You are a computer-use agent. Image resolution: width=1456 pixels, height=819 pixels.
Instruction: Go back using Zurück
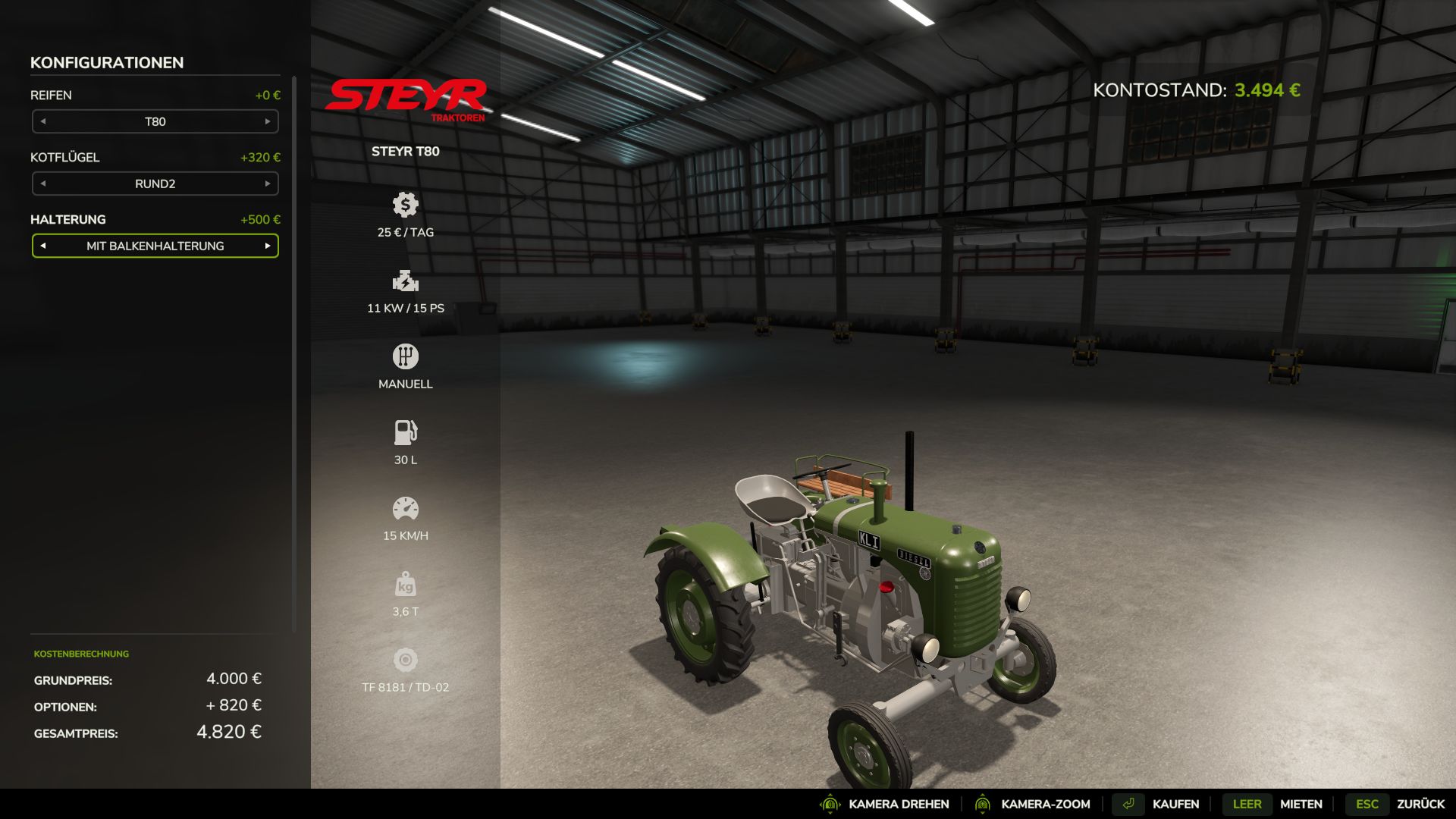(x=1420, y=804)
